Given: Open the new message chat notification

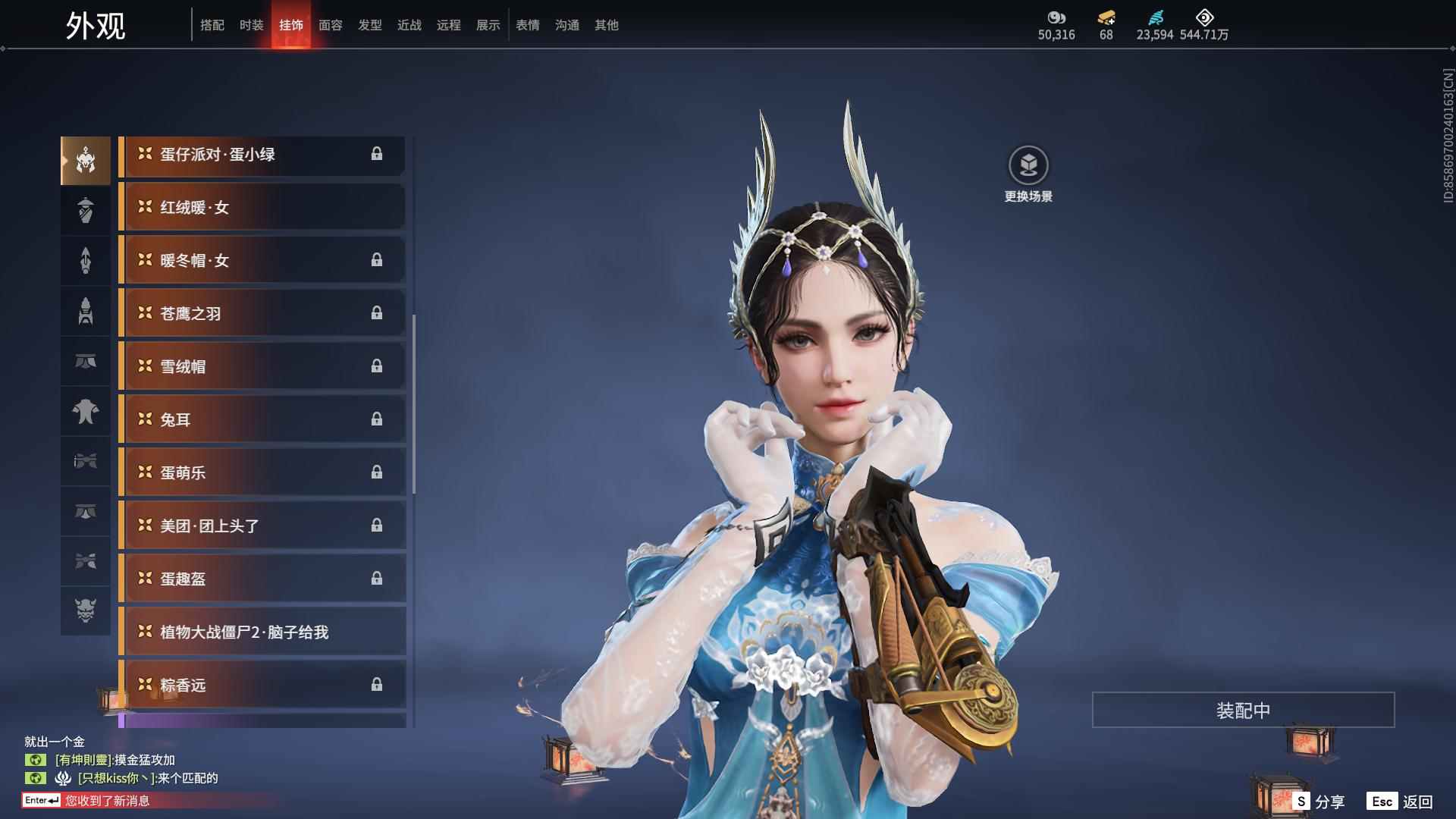Looking at the screenshot, I should 107,801.
